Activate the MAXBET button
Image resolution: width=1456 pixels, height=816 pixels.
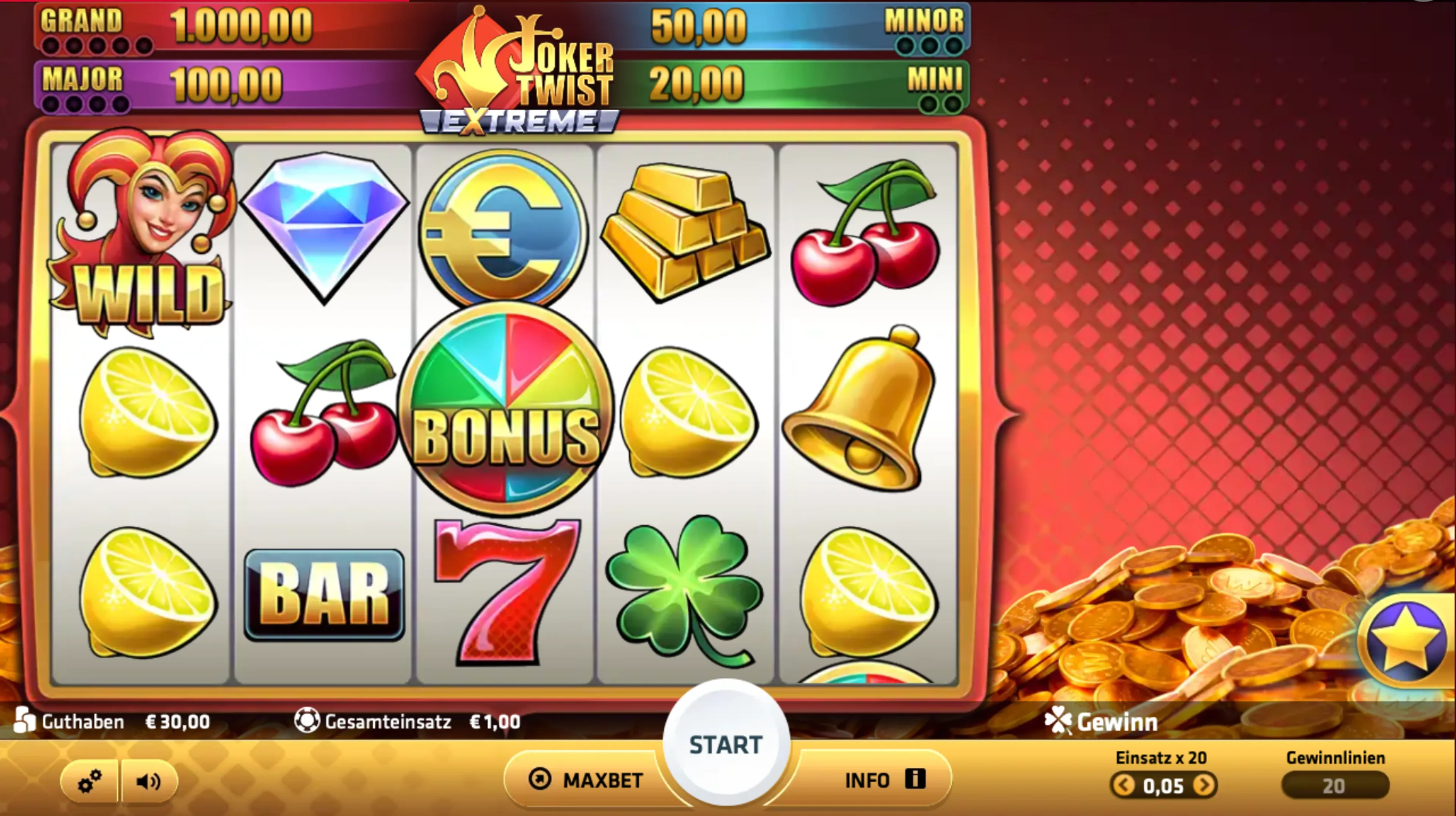click(x=585, y=780)
